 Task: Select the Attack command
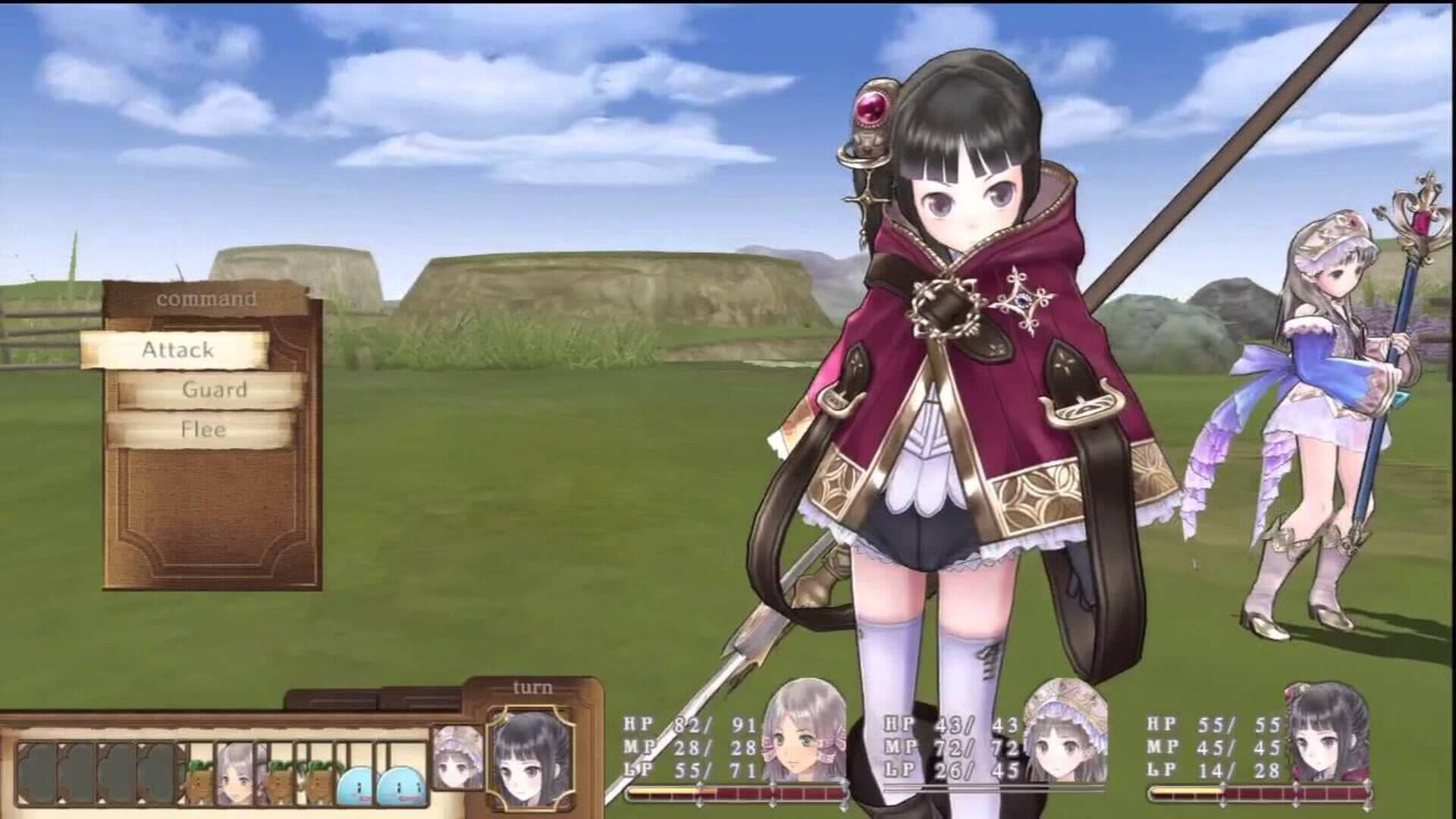(178, 350)
